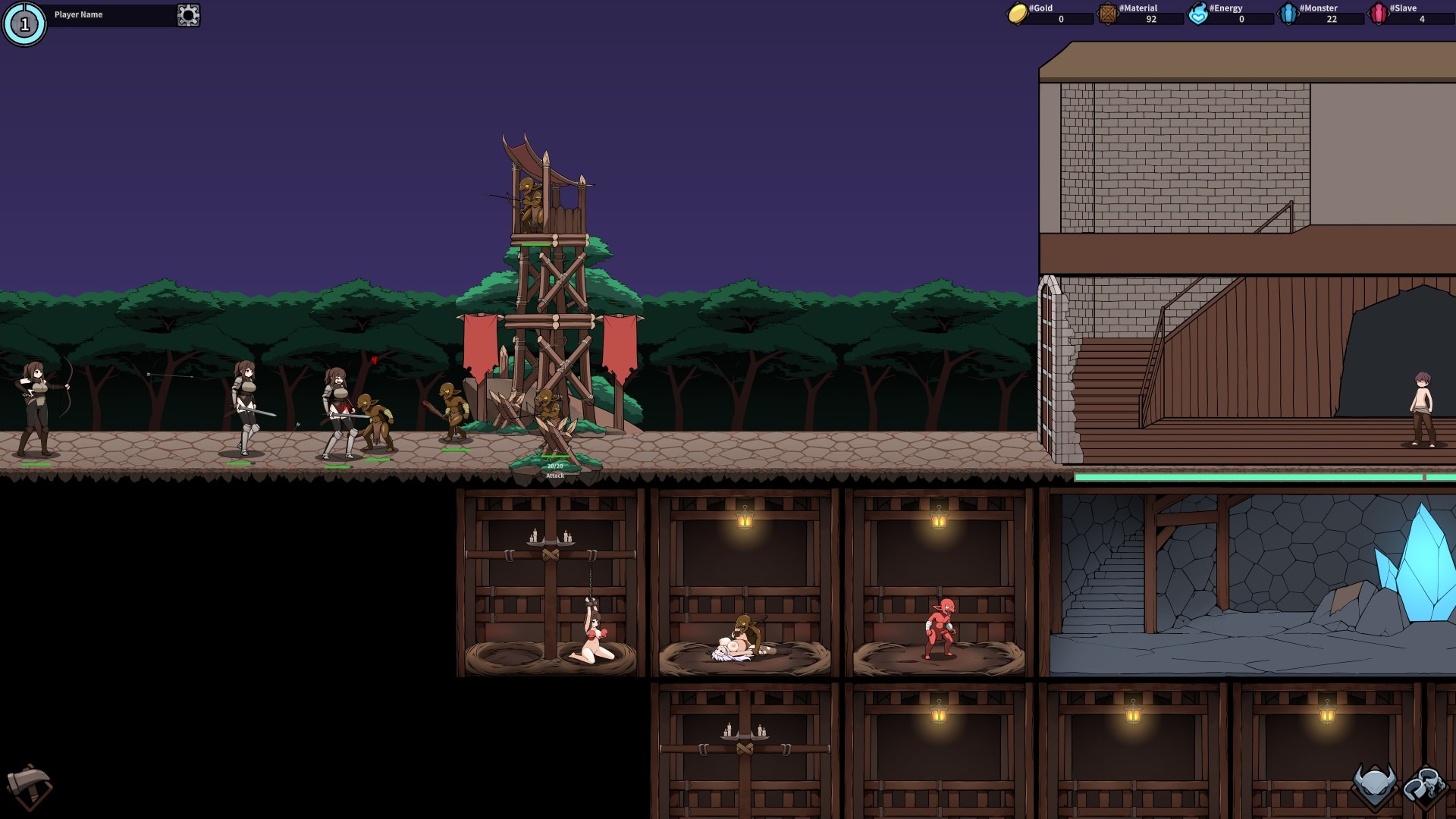Click the level 1 player badge
The height and width of the screenshot is (819, 1456).
[24, 24]
